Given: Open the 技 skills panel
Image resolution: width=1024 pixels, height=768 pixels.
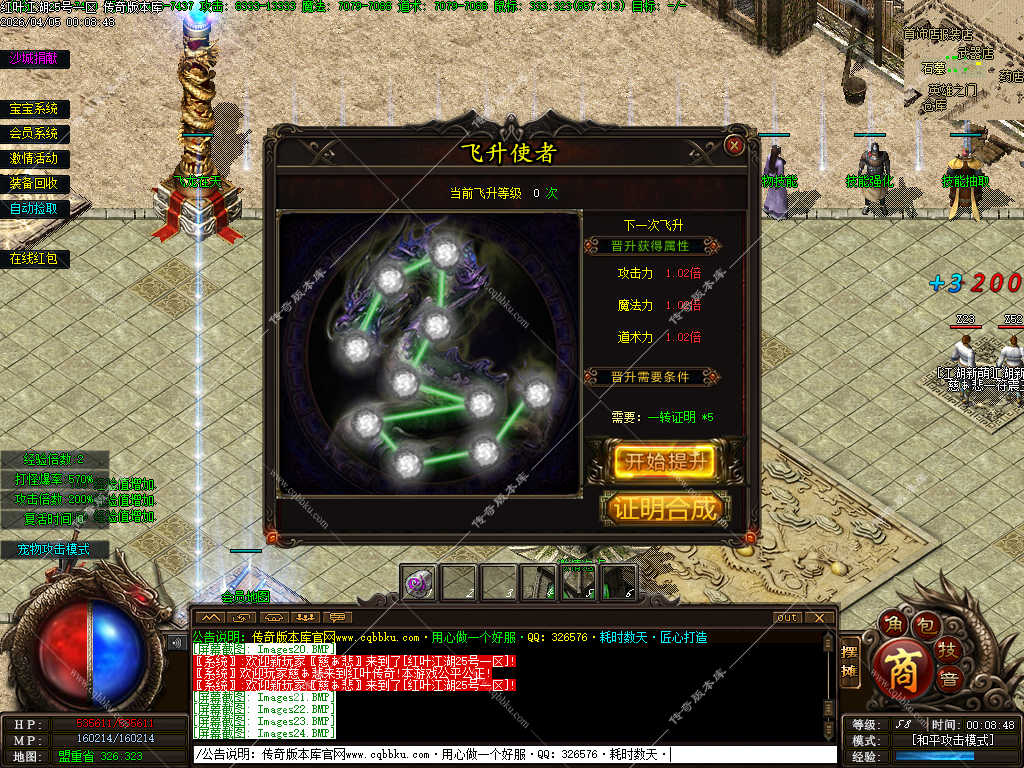Looking at the screenshot, I should click(946, 650).
